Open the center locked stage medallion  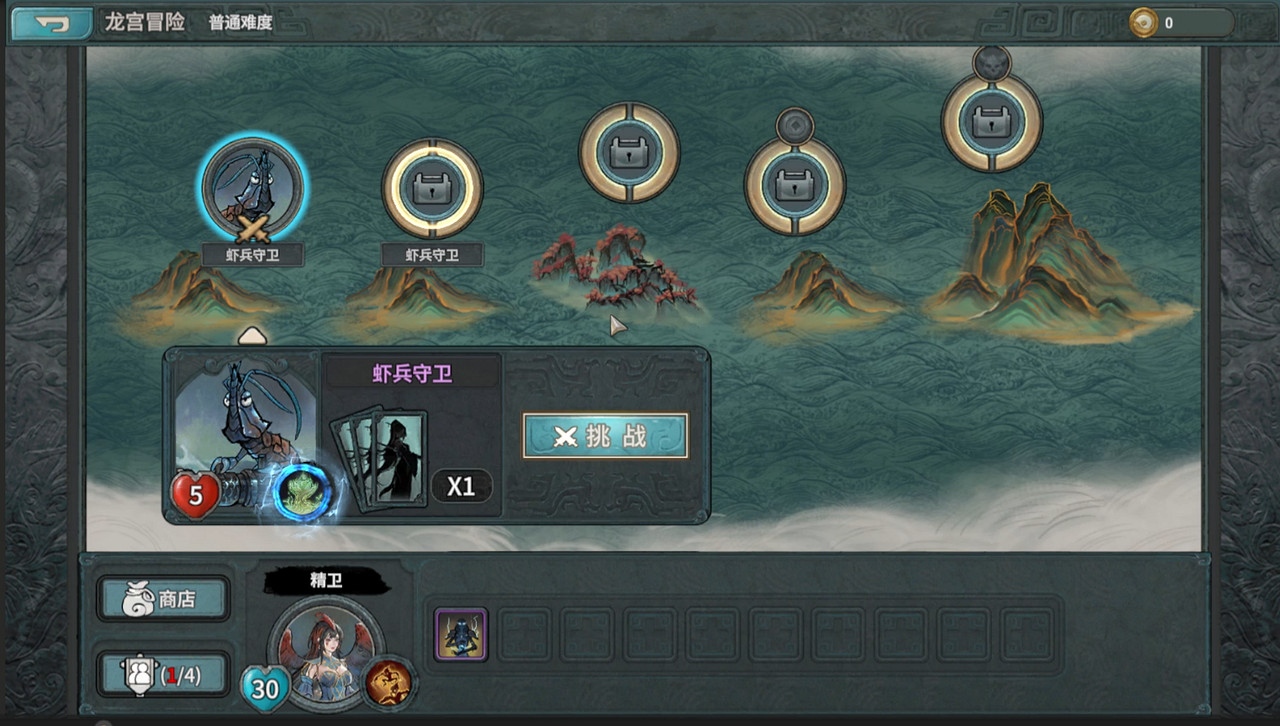[628, 152]
